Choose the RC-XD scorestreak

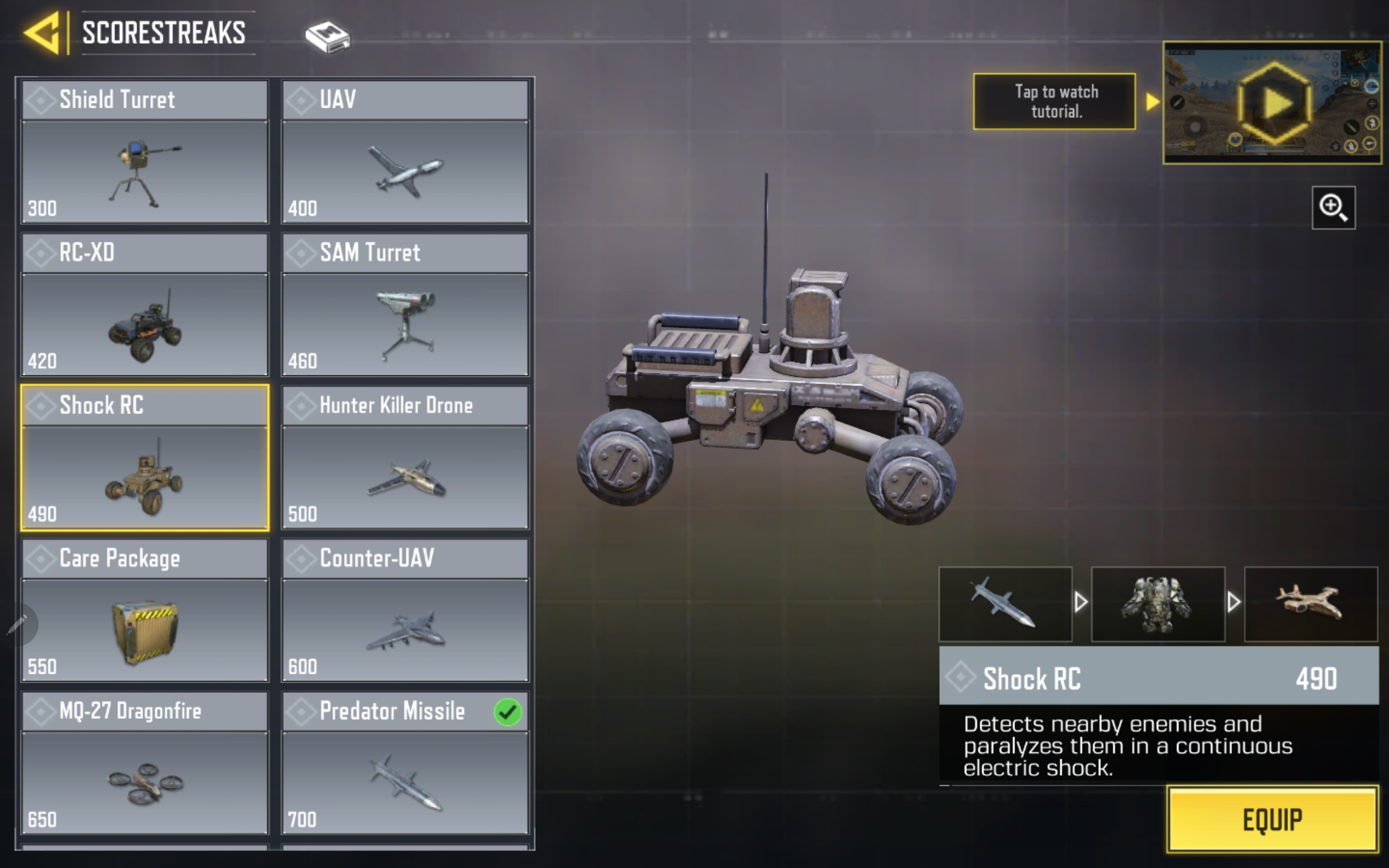pos(145,305)
